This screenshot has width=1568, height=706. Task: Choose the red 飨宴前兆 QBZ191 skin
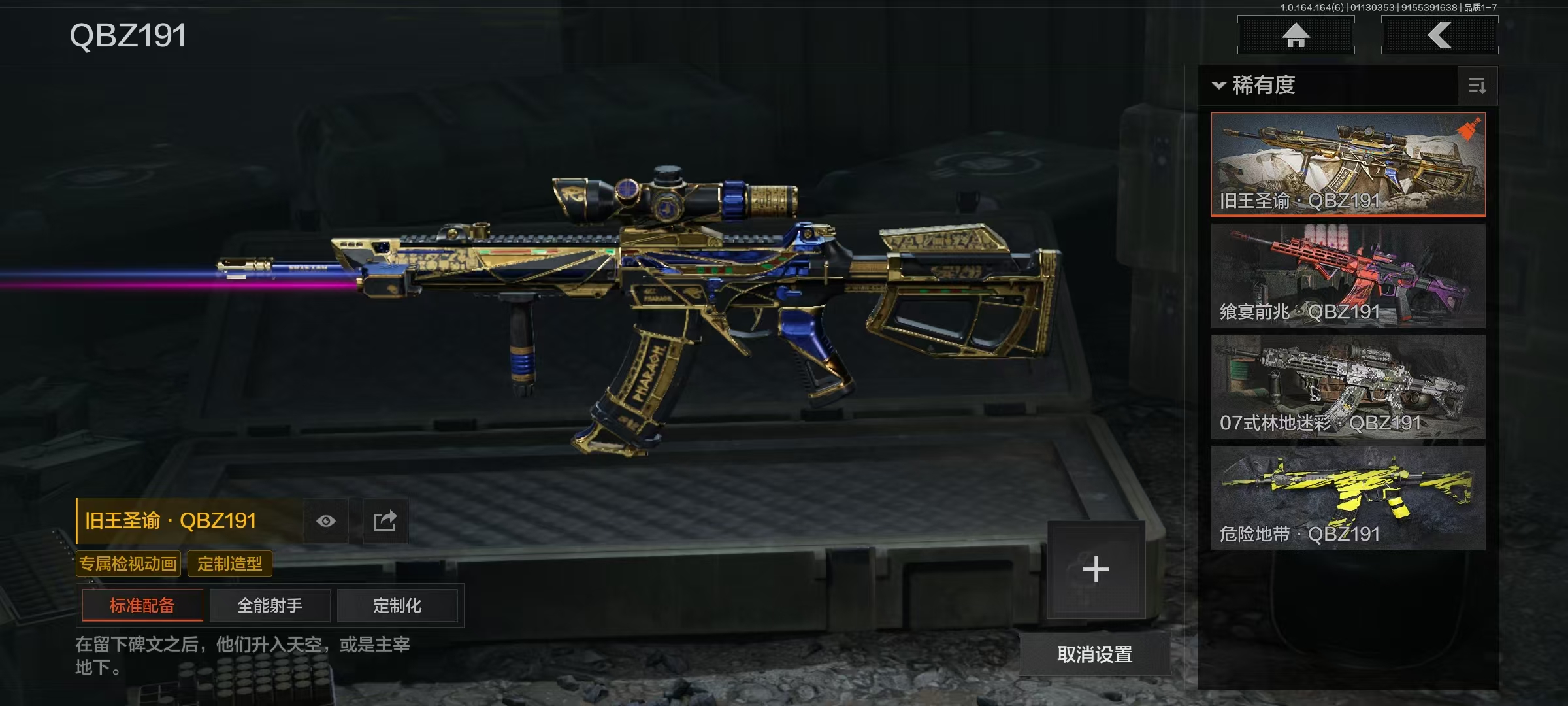pyautogui.click(x=1348, y=275)
